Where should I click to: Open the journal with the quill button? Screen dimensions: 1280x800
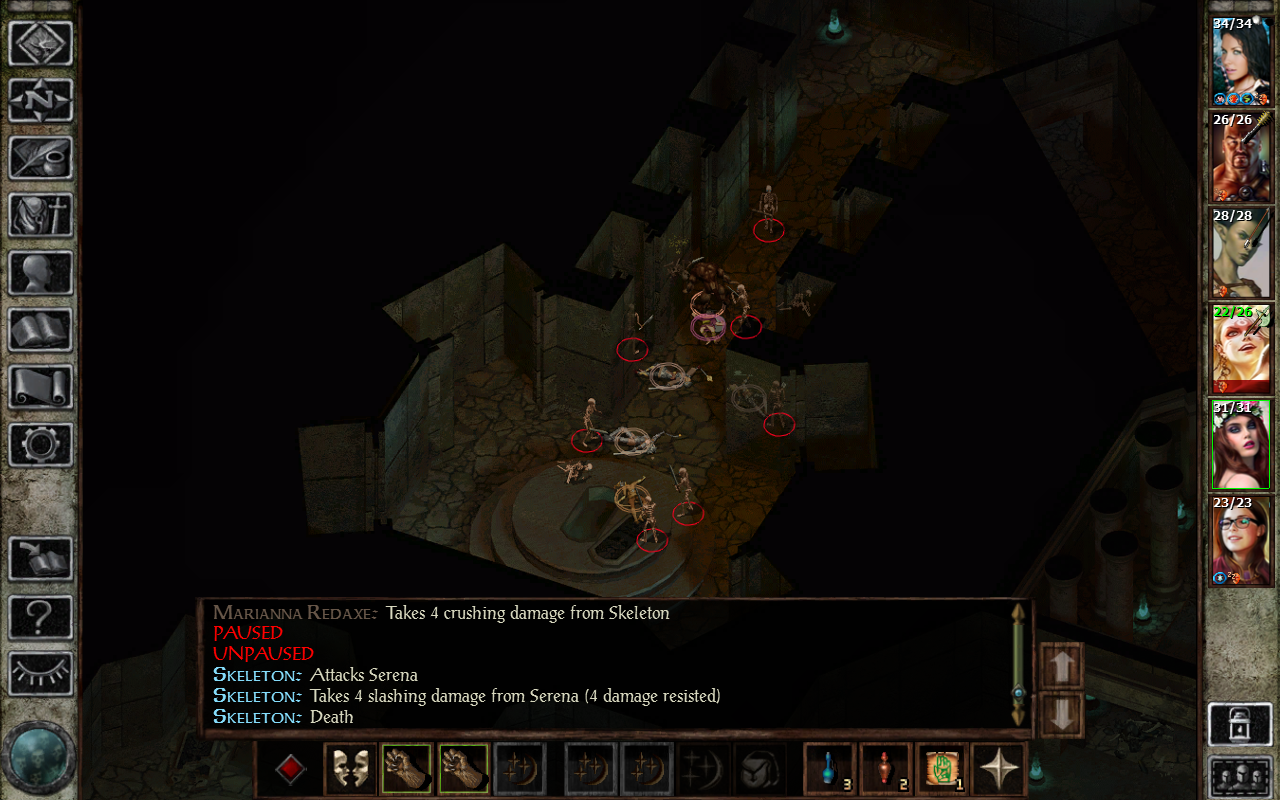click(41, 158)
